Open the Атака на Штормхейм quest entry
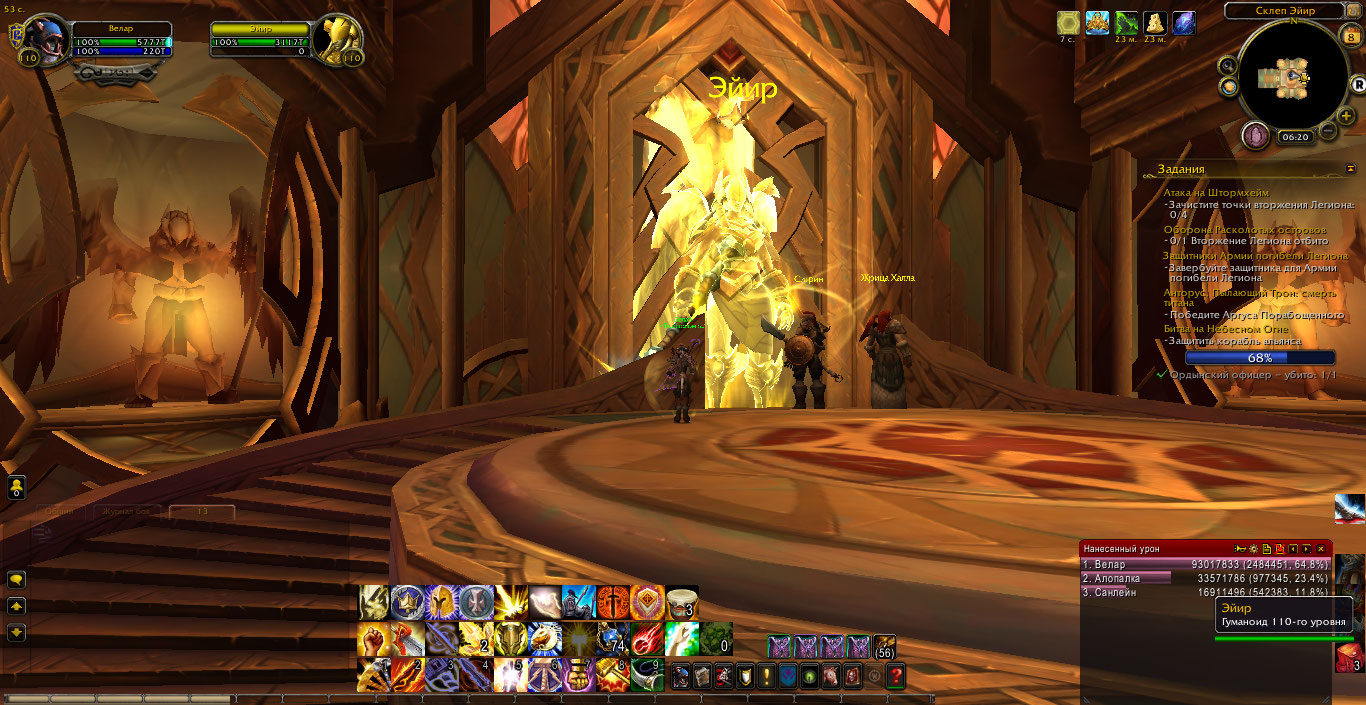The height and width of the screenshot is (705, 1366). pyautogui.click(x=1213, y=192)
